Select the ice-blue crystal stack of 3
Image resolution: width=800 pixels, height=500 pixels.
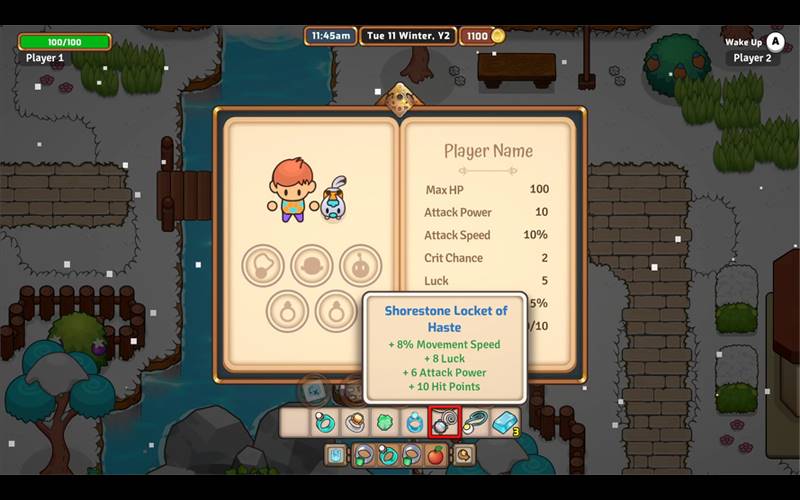coord(504,423)
